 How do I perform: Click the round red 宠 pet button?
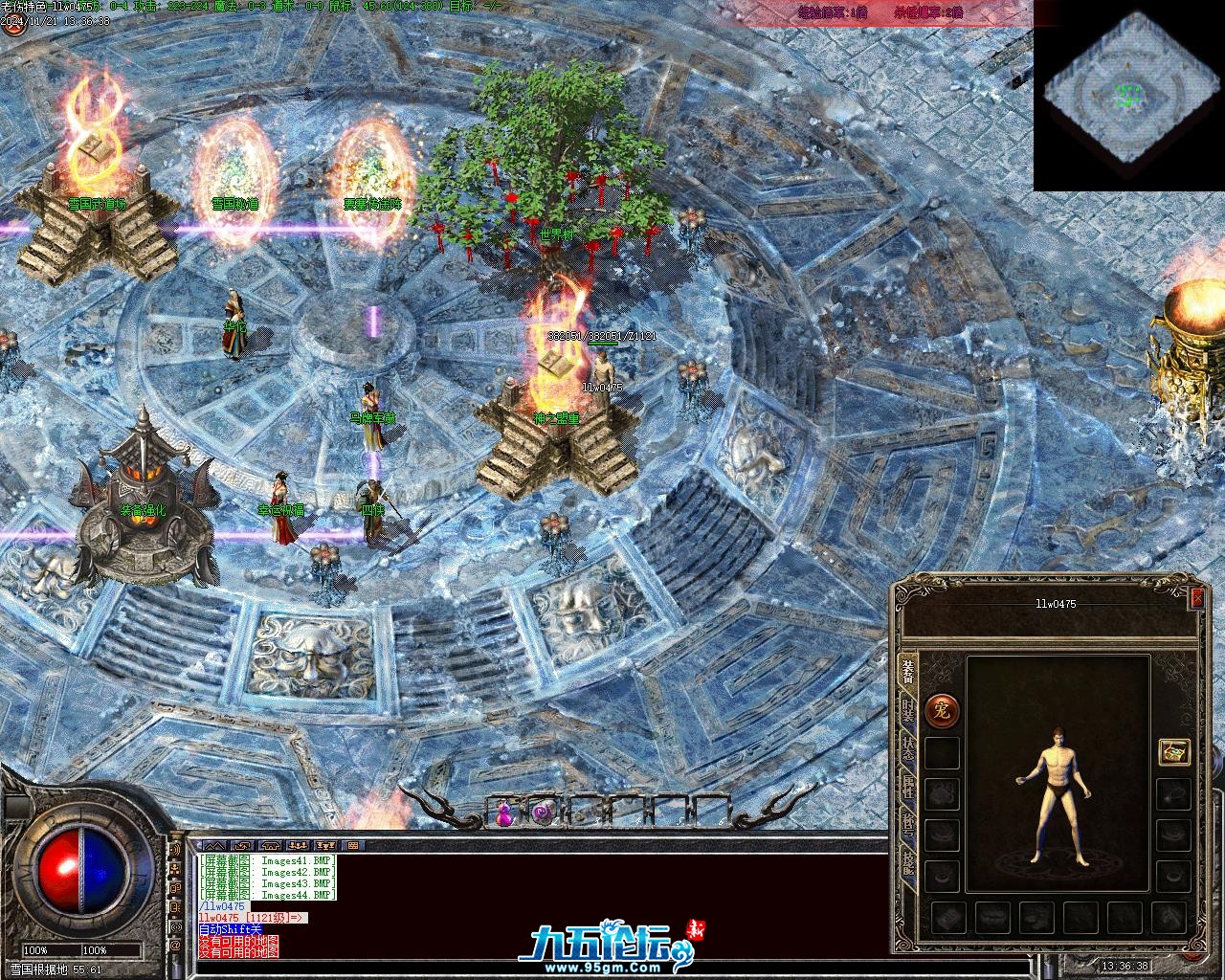[x=942, y=710]
